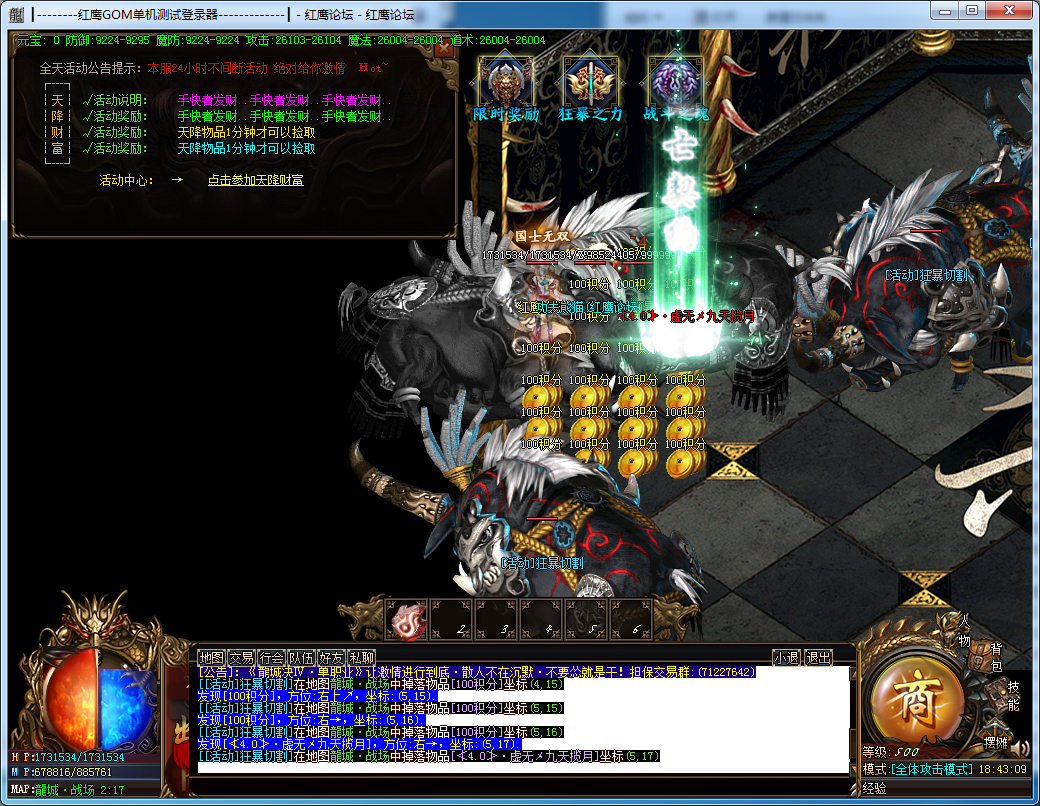
Task: Select the red swirl skill in hotbar slot one
Action: tap(407, 621)
